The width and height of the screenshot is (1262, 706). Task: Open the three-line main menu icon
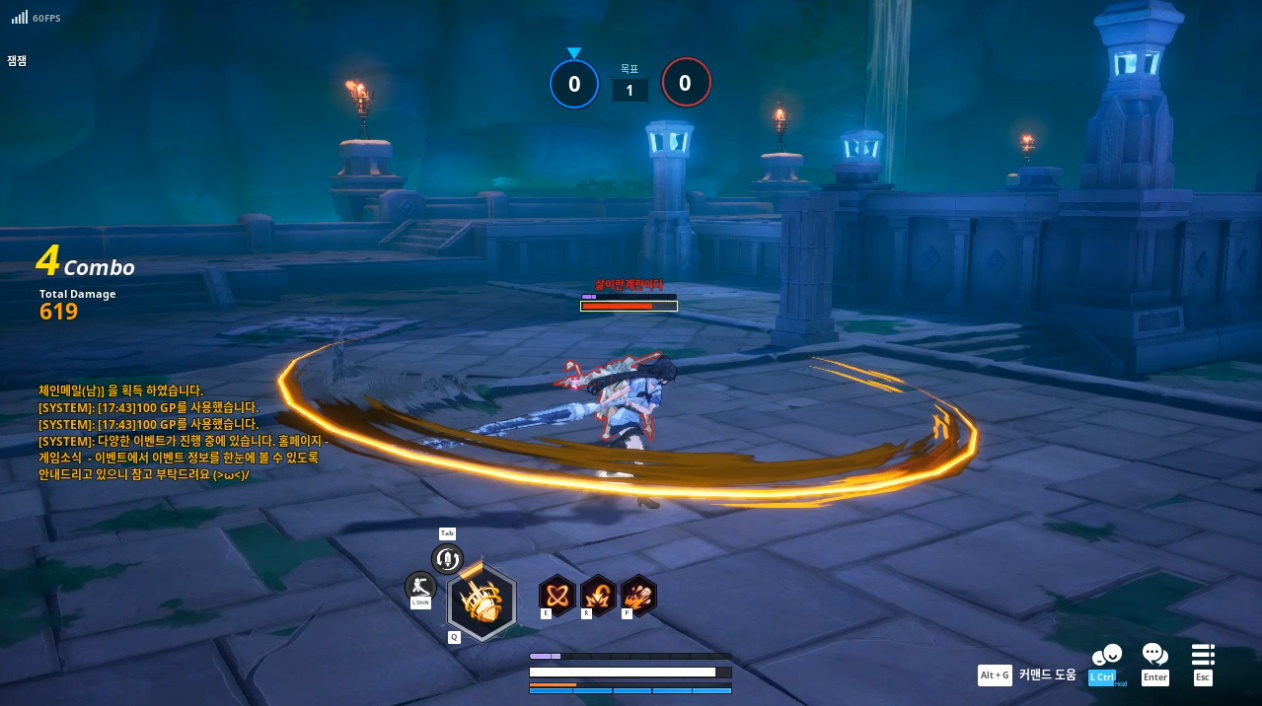[1203, 655]
